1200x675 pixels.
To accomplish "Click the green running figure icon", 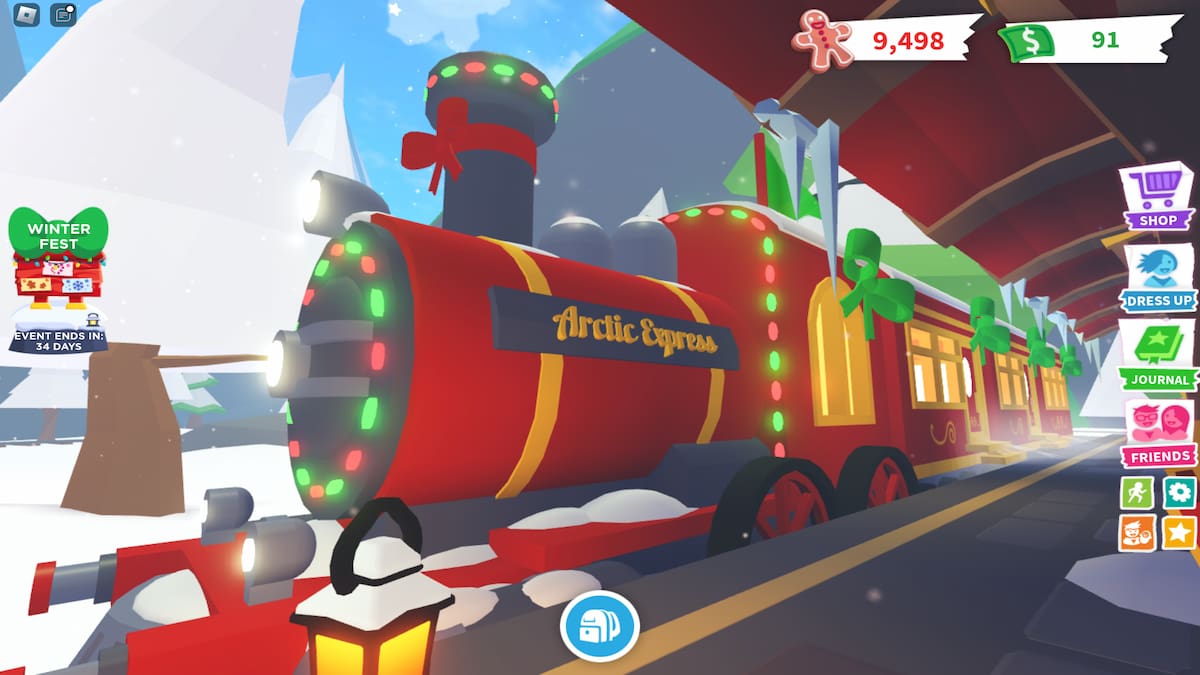I will [x=1137, y=492].
